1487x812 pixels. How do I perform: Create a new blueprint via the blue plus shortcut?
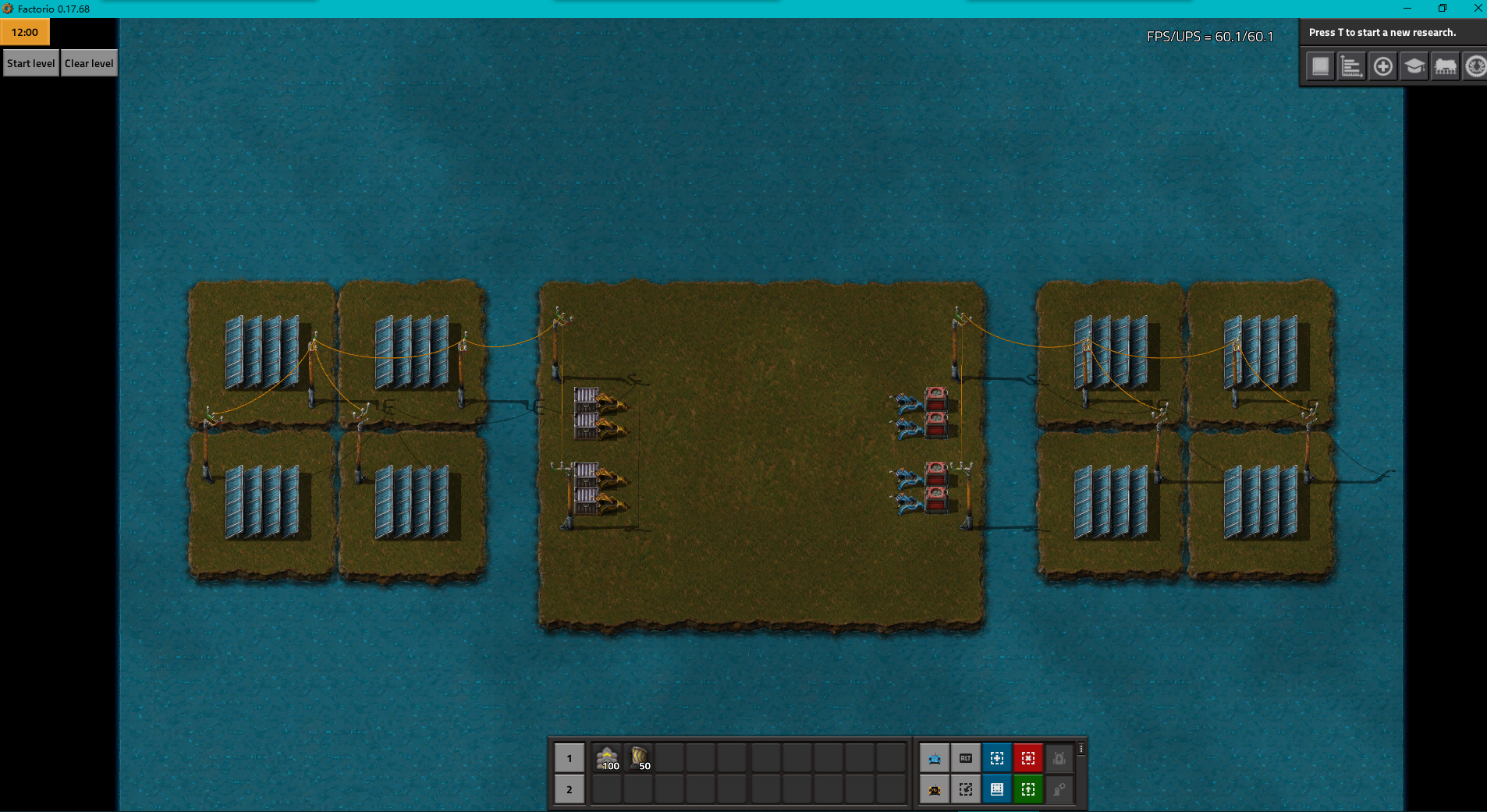(x=998, y=757)
